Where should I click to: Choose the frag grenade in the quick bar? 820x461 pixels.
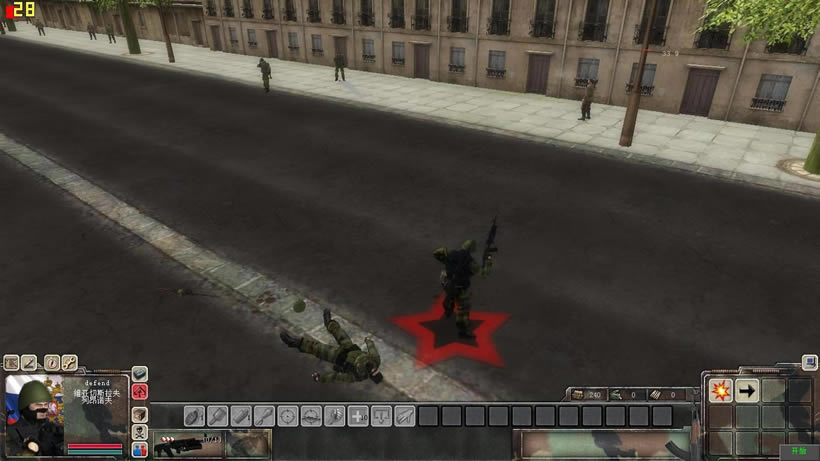194,415
